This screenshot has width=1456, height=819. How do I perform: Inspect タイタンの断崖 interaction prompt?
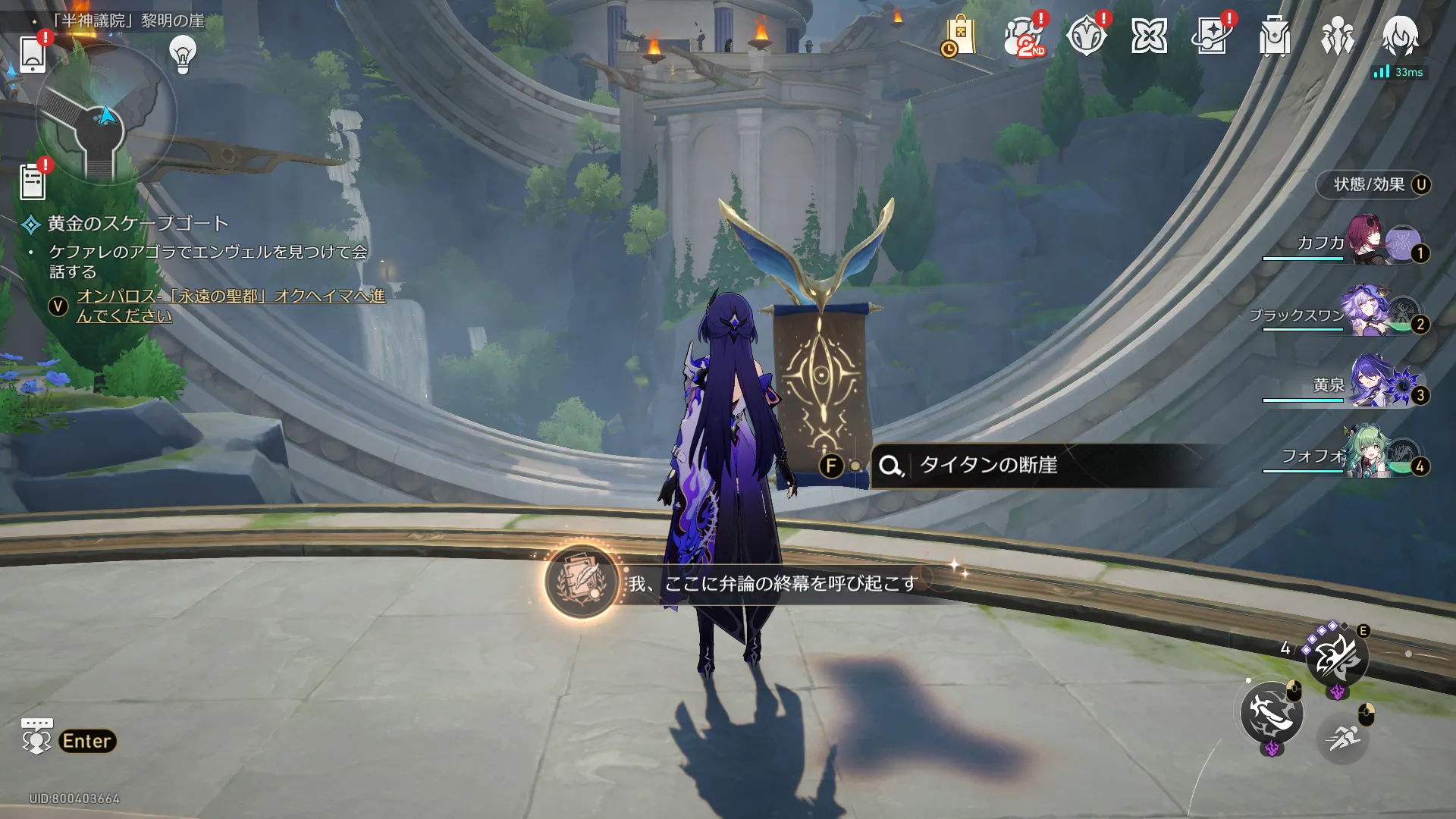[988, 465]
